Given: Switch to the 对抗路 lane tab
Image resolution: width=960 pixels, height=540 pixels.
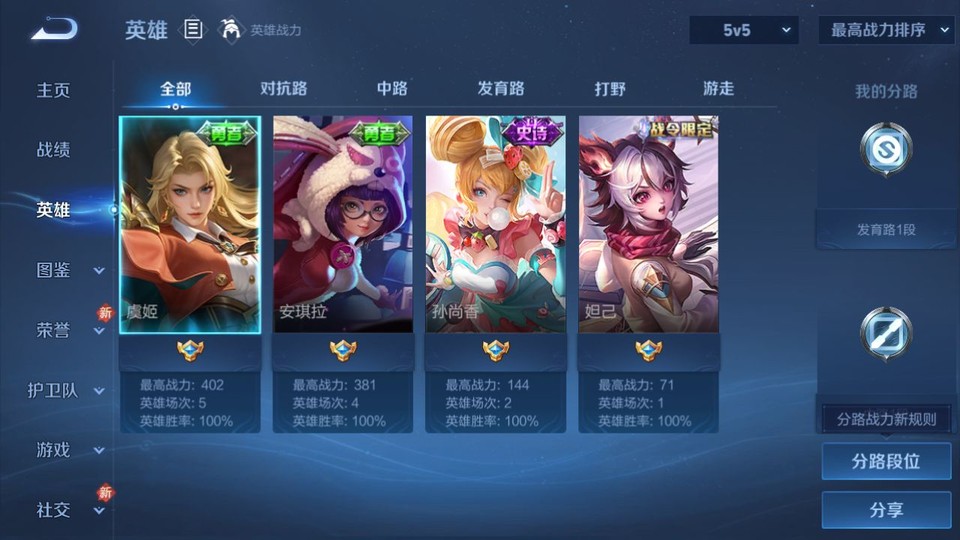Looking at the screenshot, I should pyautogui.click(x=283, y=88).
